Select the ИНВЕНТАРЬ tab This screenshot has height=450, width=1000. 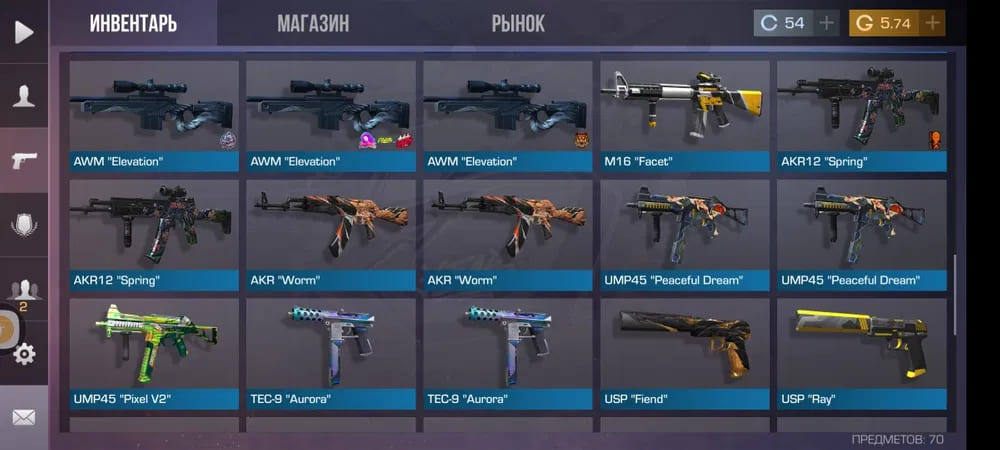pos(133,23)
